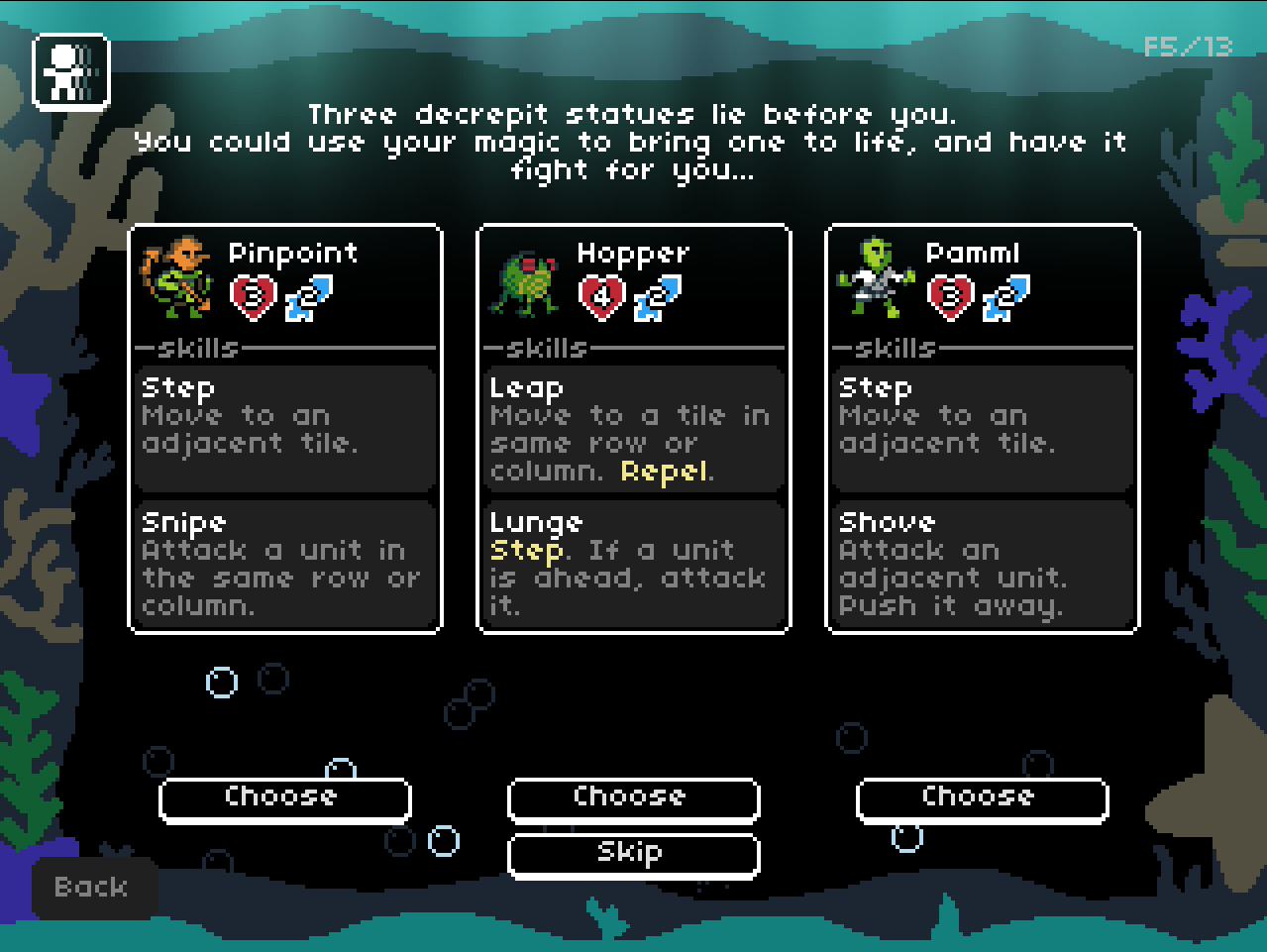Viewport: 1267px width, 952px height.
Task: Go back with the Back button
Action: click(x=93, y=888)
